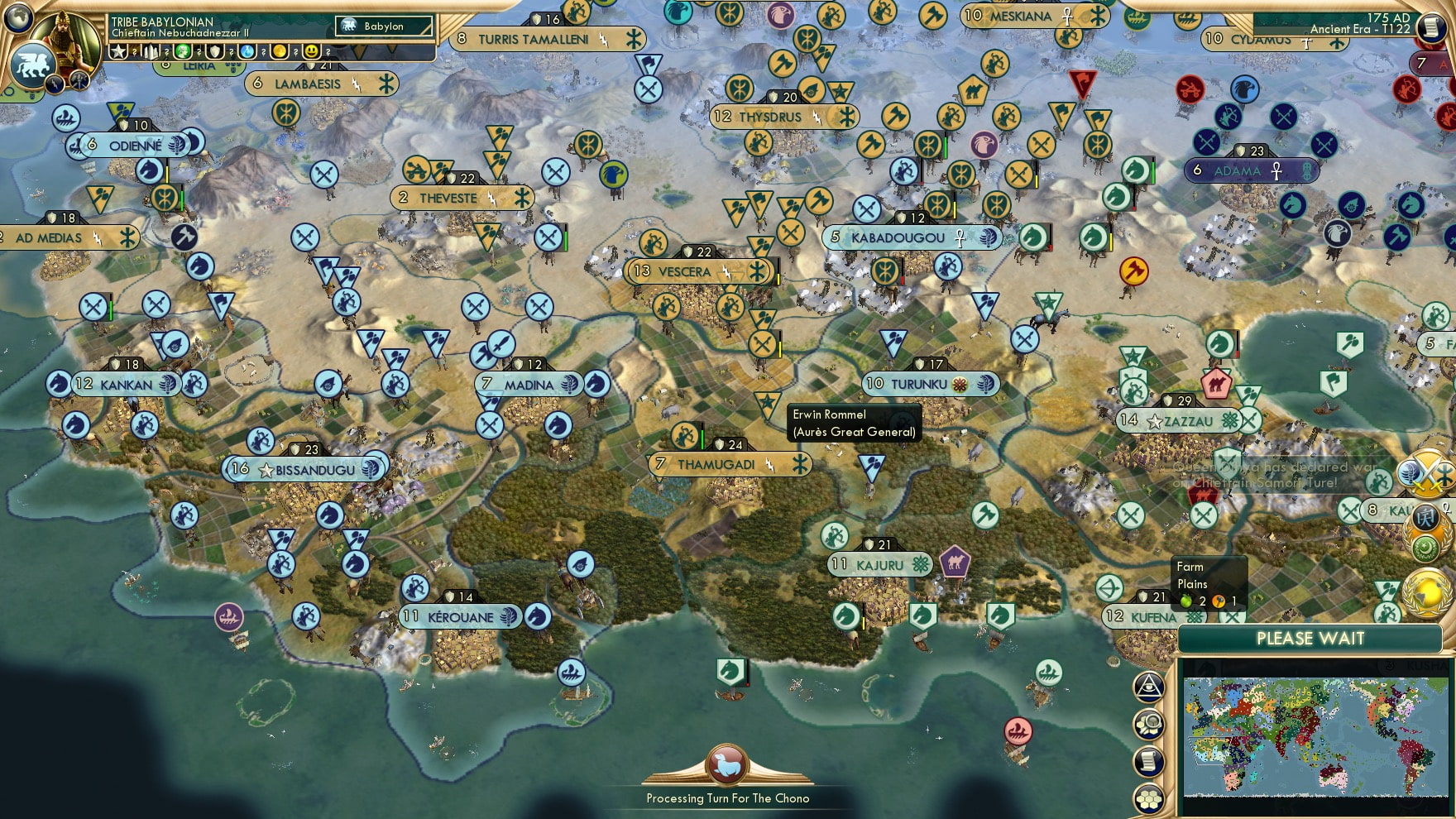Toggle the hex grid honeycomb button near minimap
The height and width of the screenshot is (819, 1456).
pos(1147,797)
